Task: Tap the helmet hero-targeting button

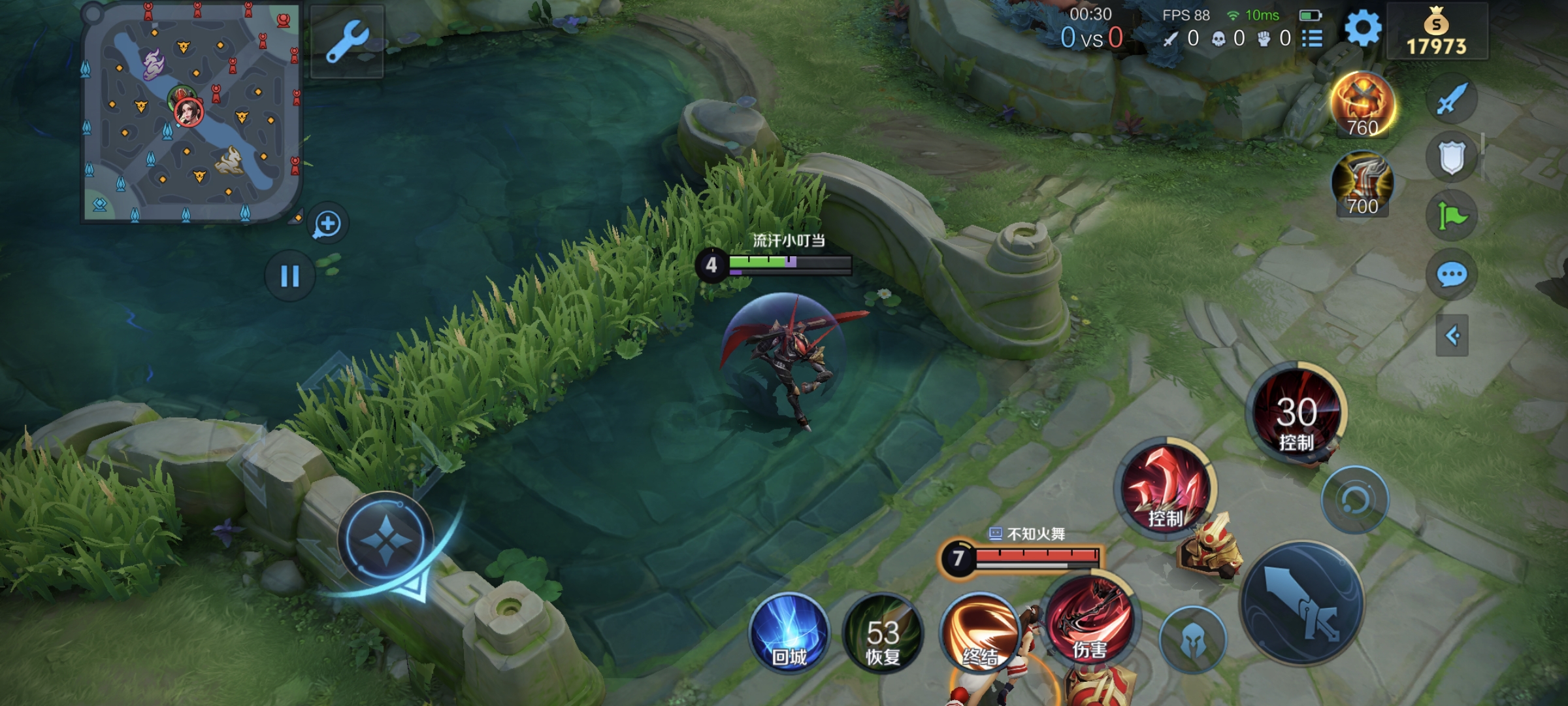Action: (x=1193, y=639)
